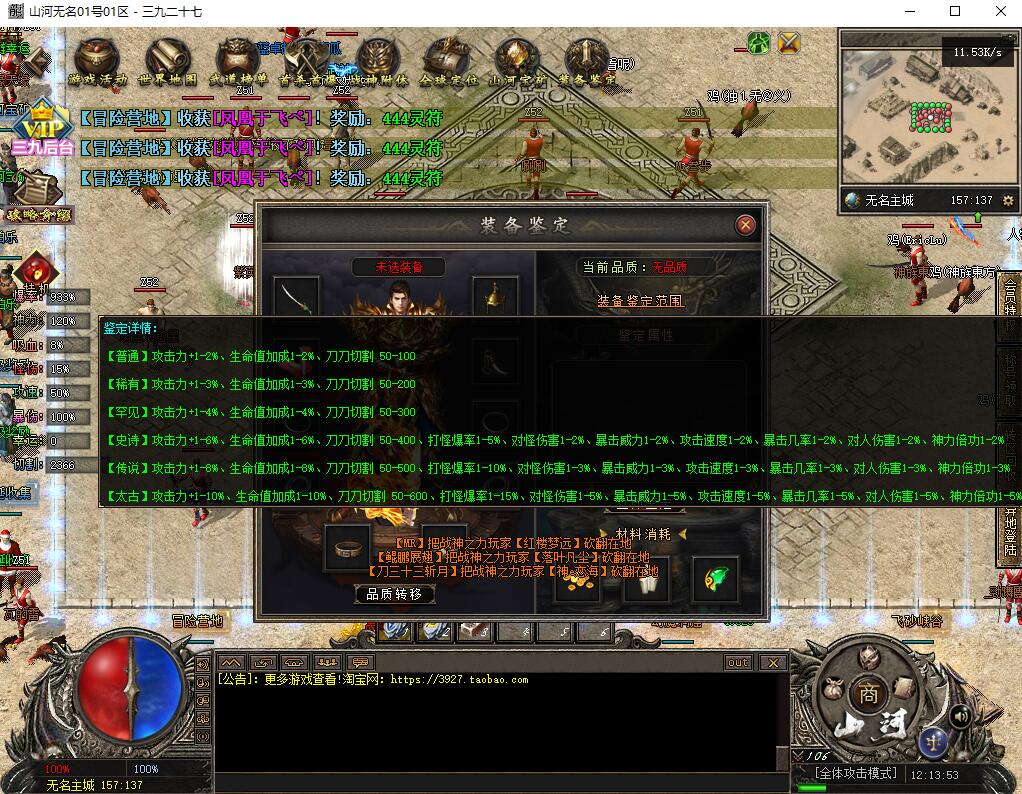Viewport: 1022px width, 794px height.
Task: Select the belt equipment slot
Action: click(346, 549)
